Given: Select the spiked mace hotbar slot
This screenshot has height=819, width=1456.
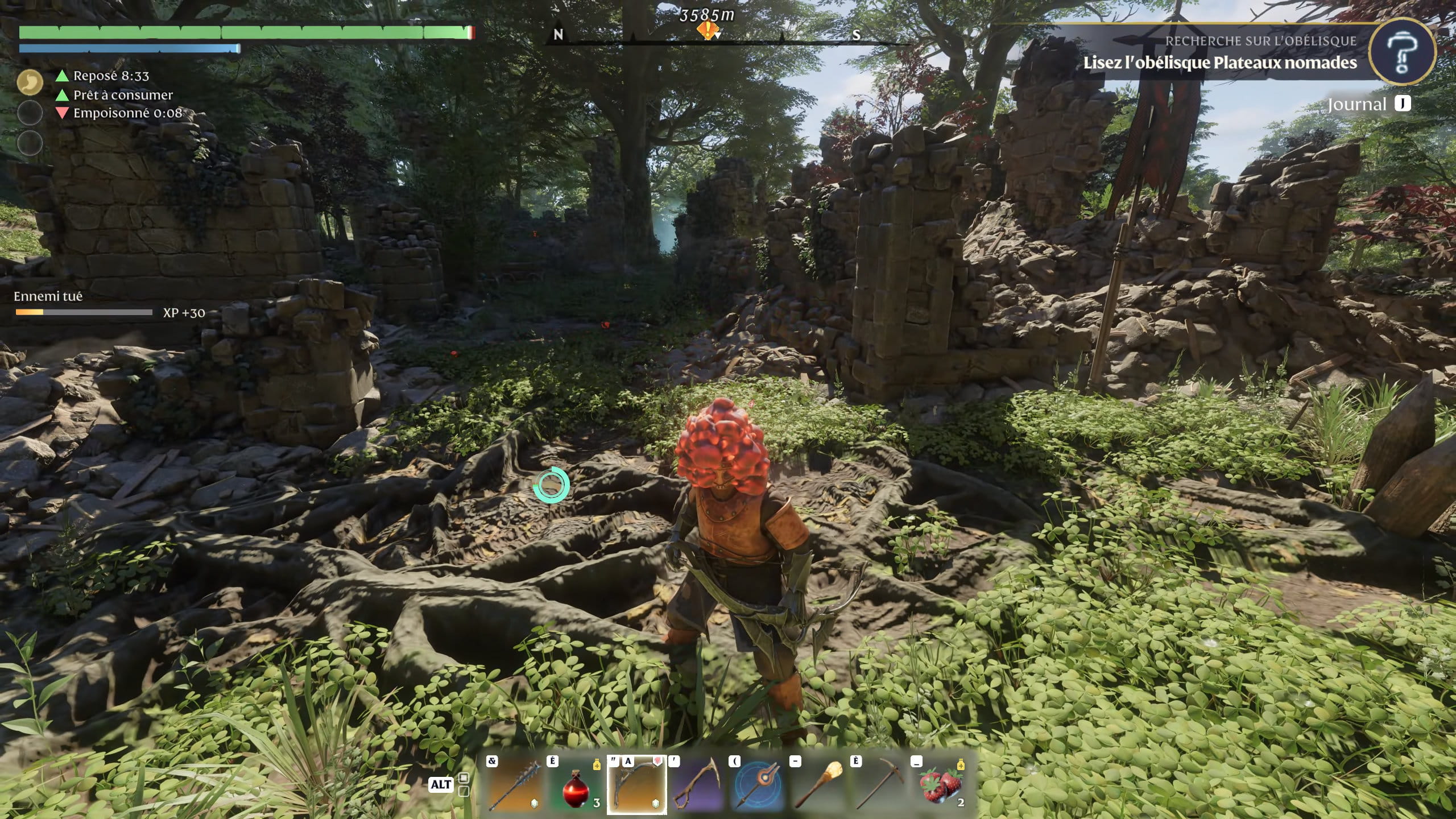Looking at the screenshot, I should 515,784.
